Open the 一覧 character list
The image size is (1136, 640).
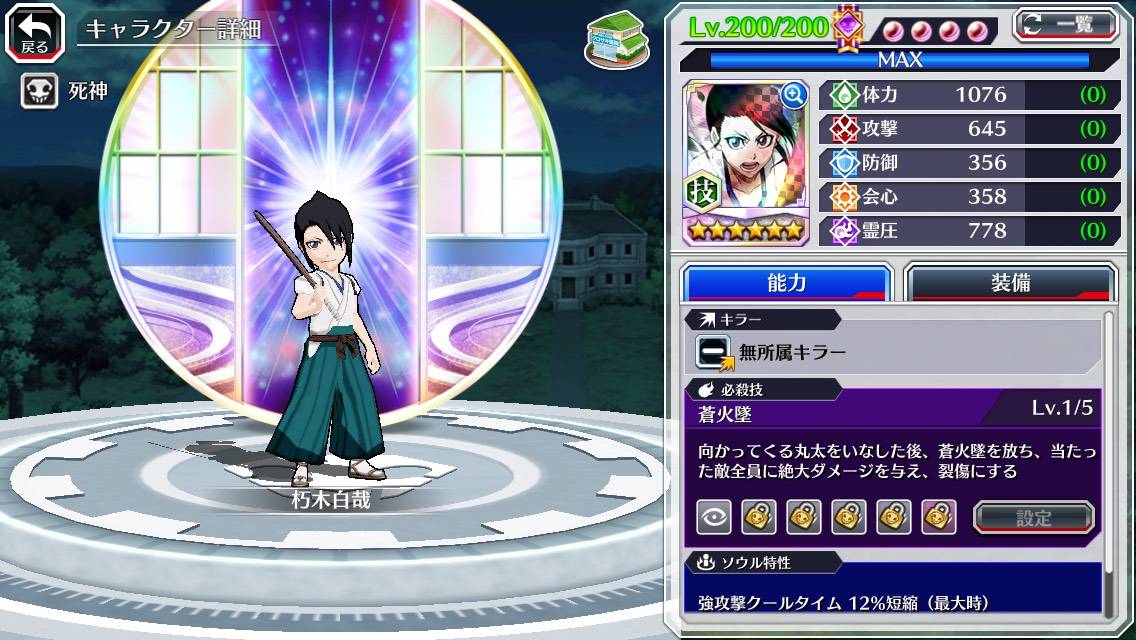[1066, 24]
